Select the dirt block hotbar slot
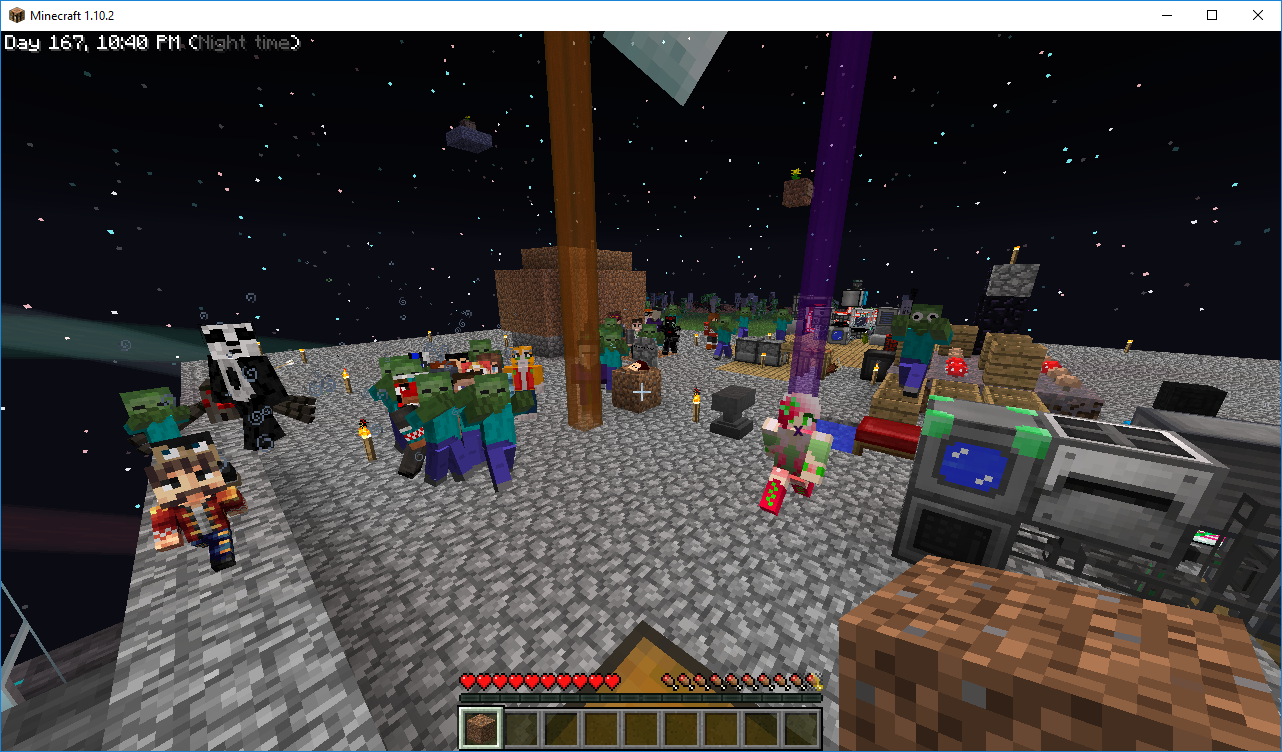1282x752 pixels. [x=480, y=727]
